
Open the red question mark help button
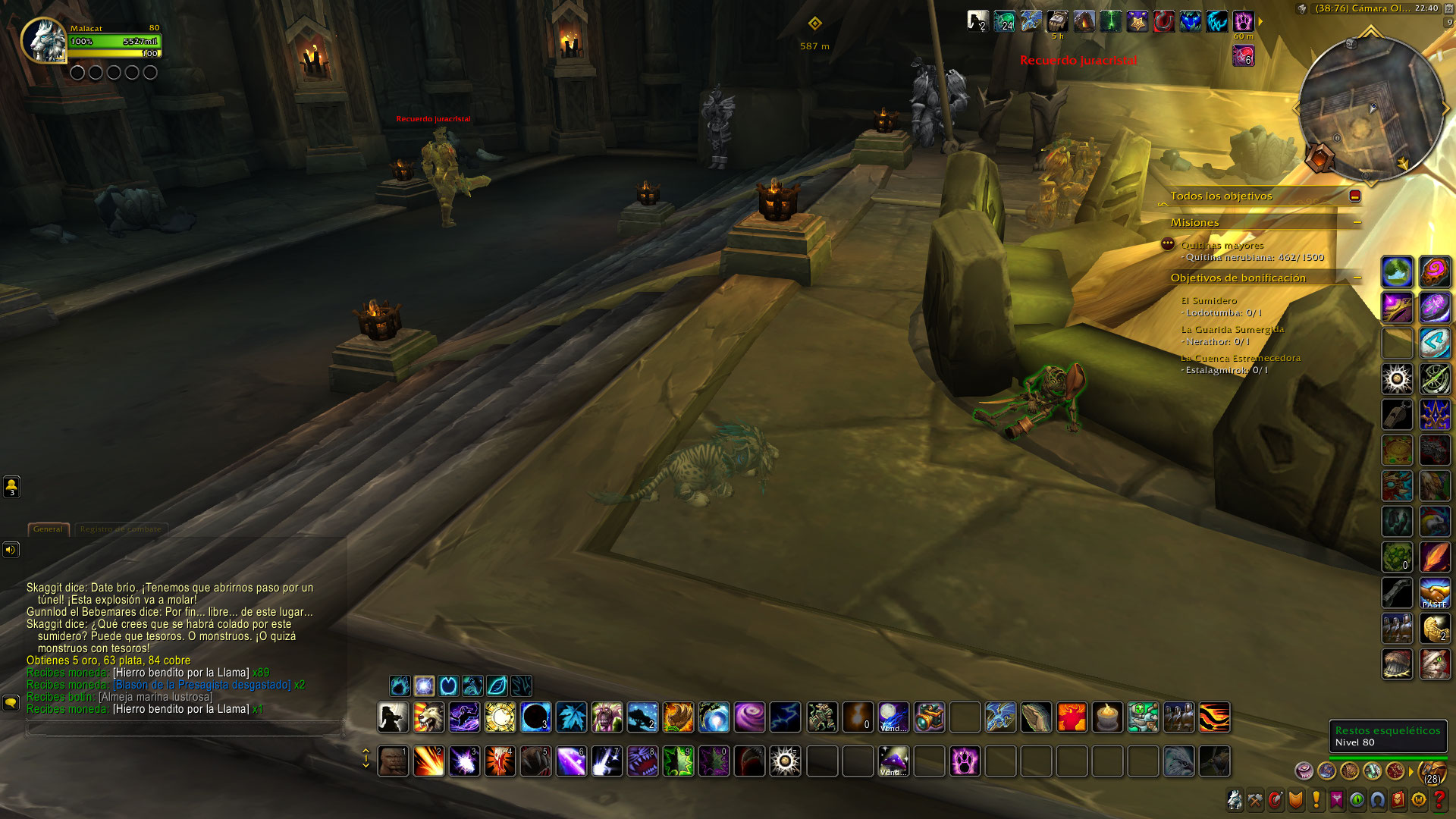click(1439, 800)
